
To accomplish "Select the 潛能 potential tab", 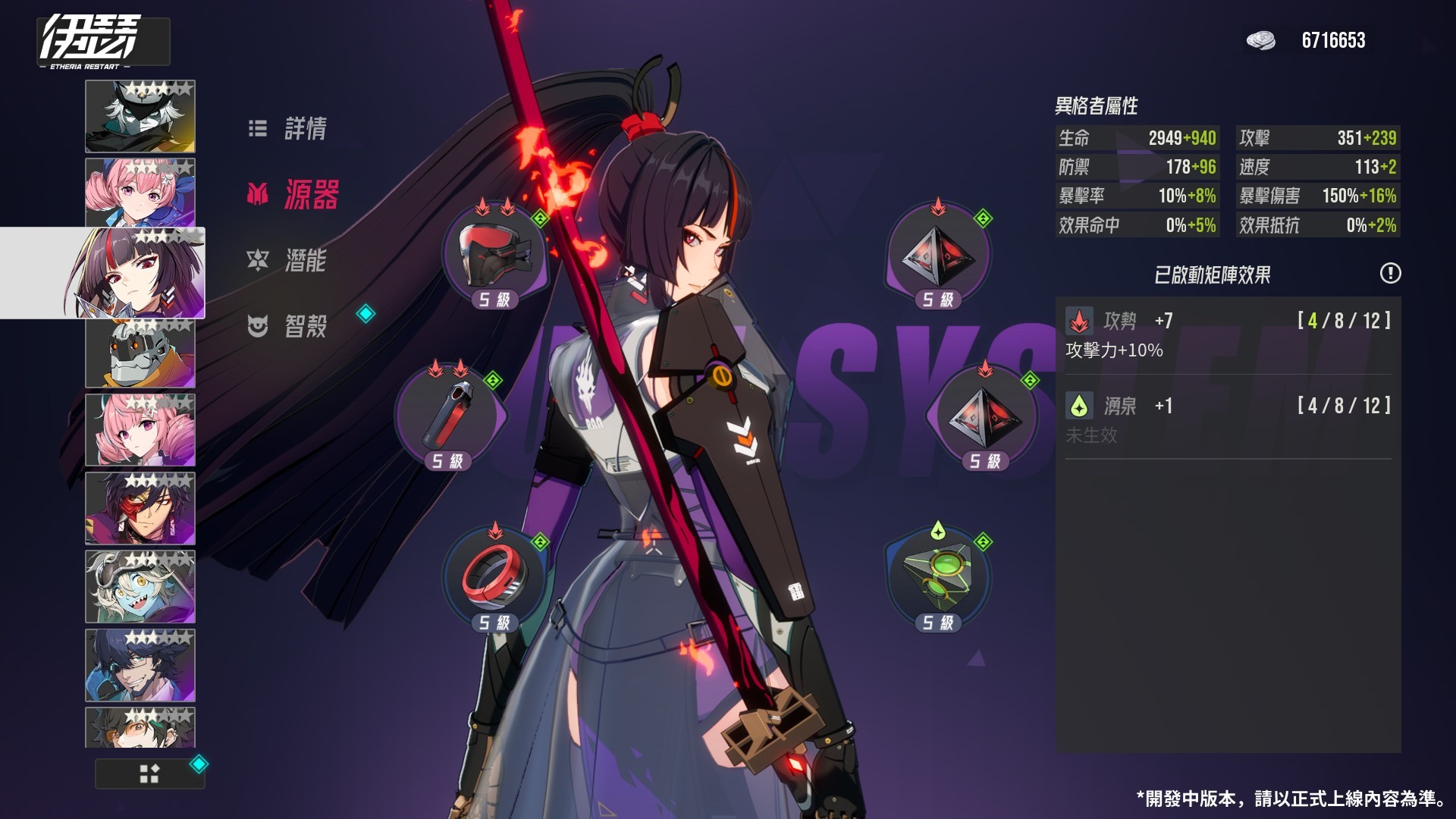I will [x=287, y=261].
